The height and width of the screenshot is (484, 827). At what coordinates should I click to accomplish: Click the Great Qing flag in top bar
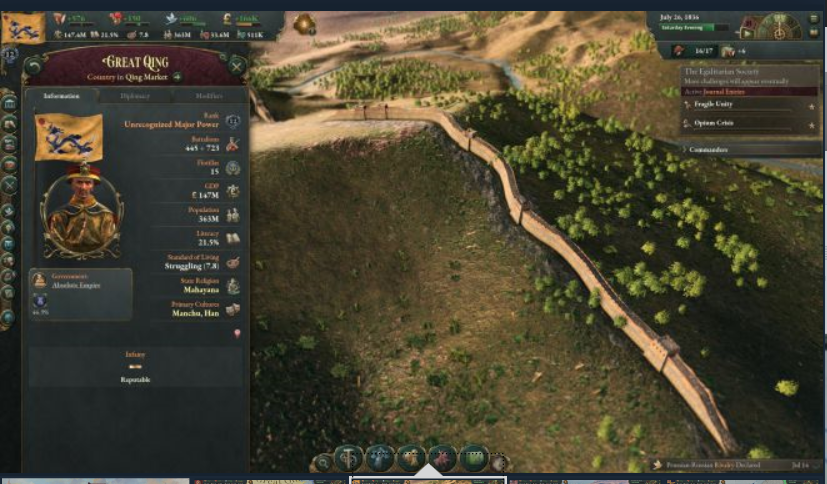click(22, 28)
